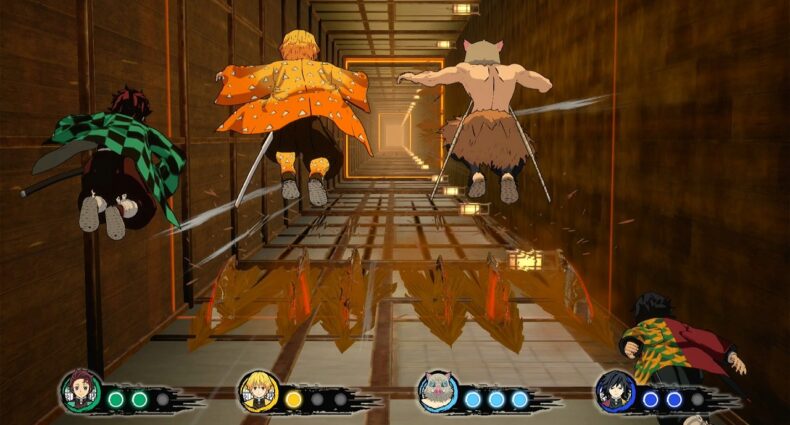Screen dimensions: 790x425
Task: Select Tanjiro's character portrait
Action: tap(79, 391)
